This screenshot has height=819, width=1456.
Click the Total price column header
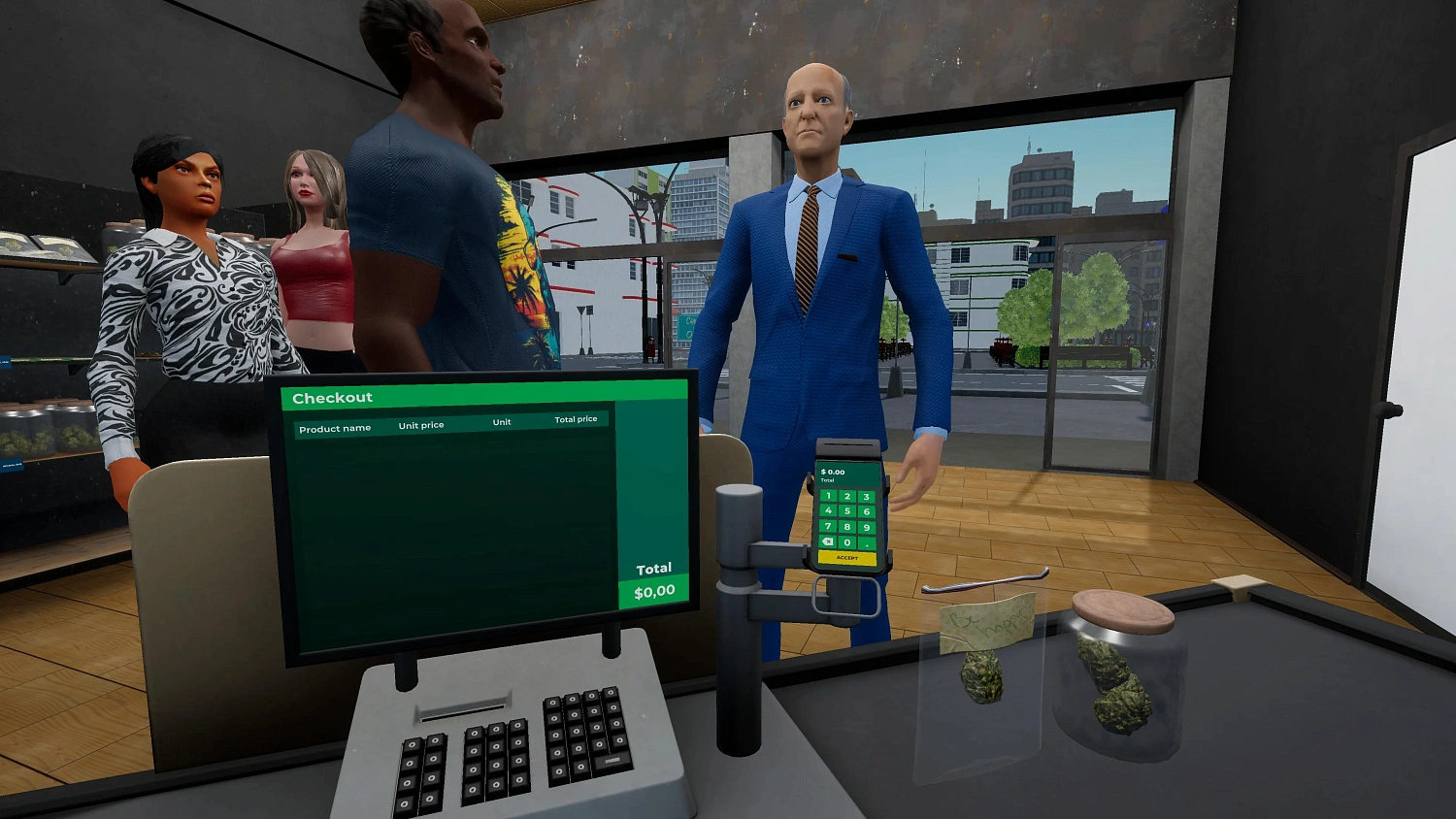point(578,419)
